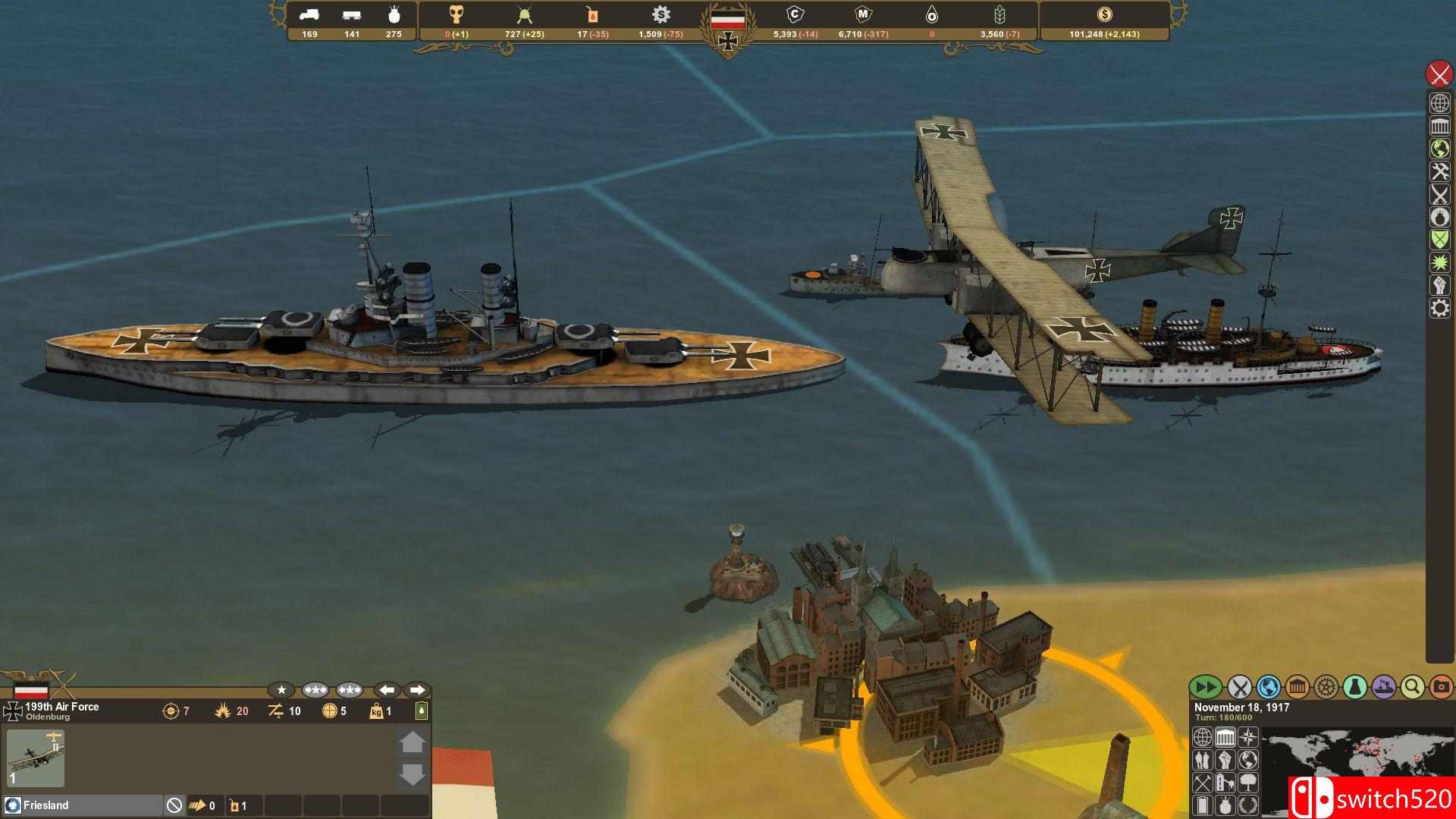Screen dimensions: 1456x819
Task: Open the brown government building panel
Action: coord(1297,687)
